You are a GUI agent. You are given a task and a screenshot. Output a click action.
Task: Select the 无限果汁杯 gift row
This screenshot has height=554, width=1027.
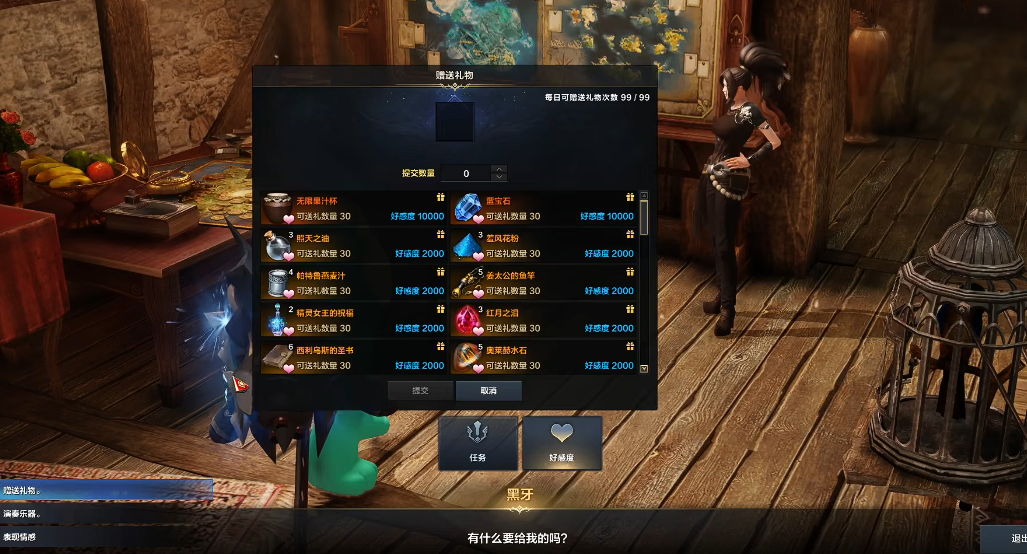tap(353, 208)
